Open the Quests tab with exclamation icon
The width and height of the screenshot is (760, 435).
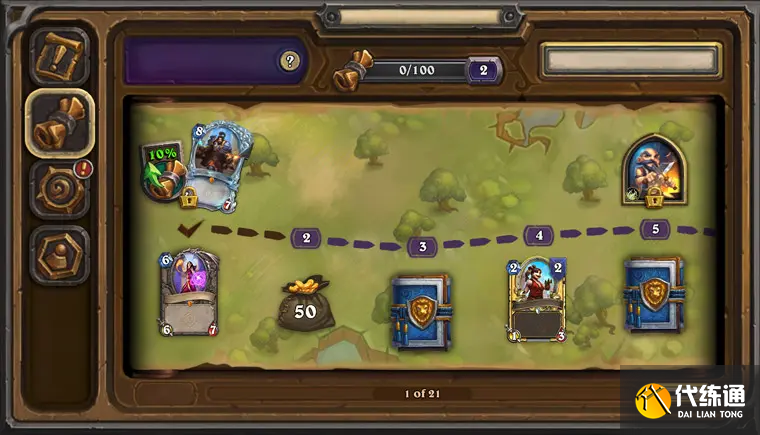58,58
